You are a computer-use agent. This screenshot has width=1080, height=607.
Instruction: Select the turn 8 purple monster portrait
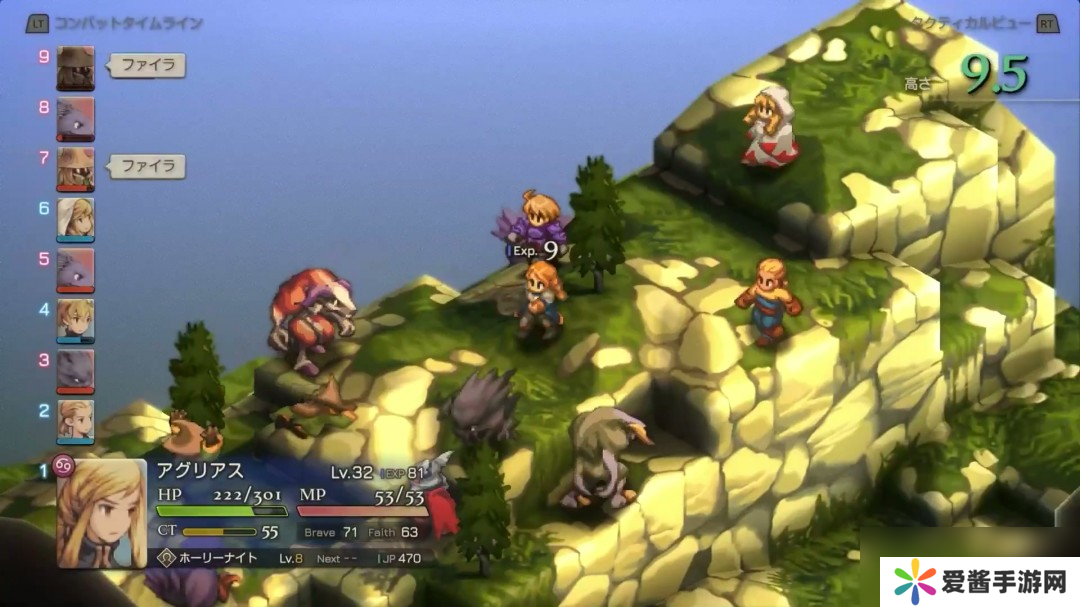click(x=76, y=119)
